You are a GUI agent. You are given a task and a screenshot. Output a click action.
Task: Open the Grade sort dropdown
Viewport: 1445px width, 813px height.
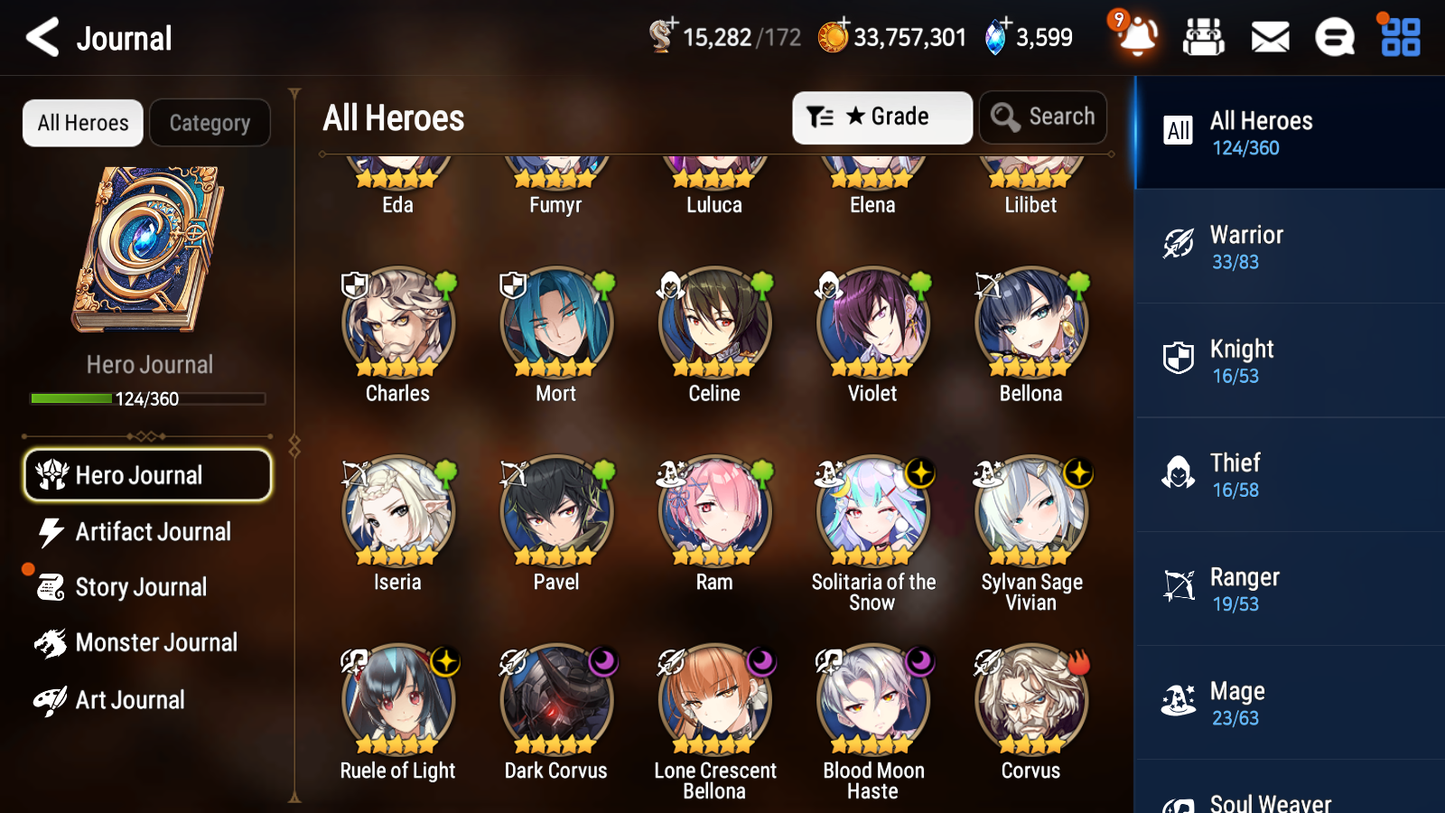[882, 117]
